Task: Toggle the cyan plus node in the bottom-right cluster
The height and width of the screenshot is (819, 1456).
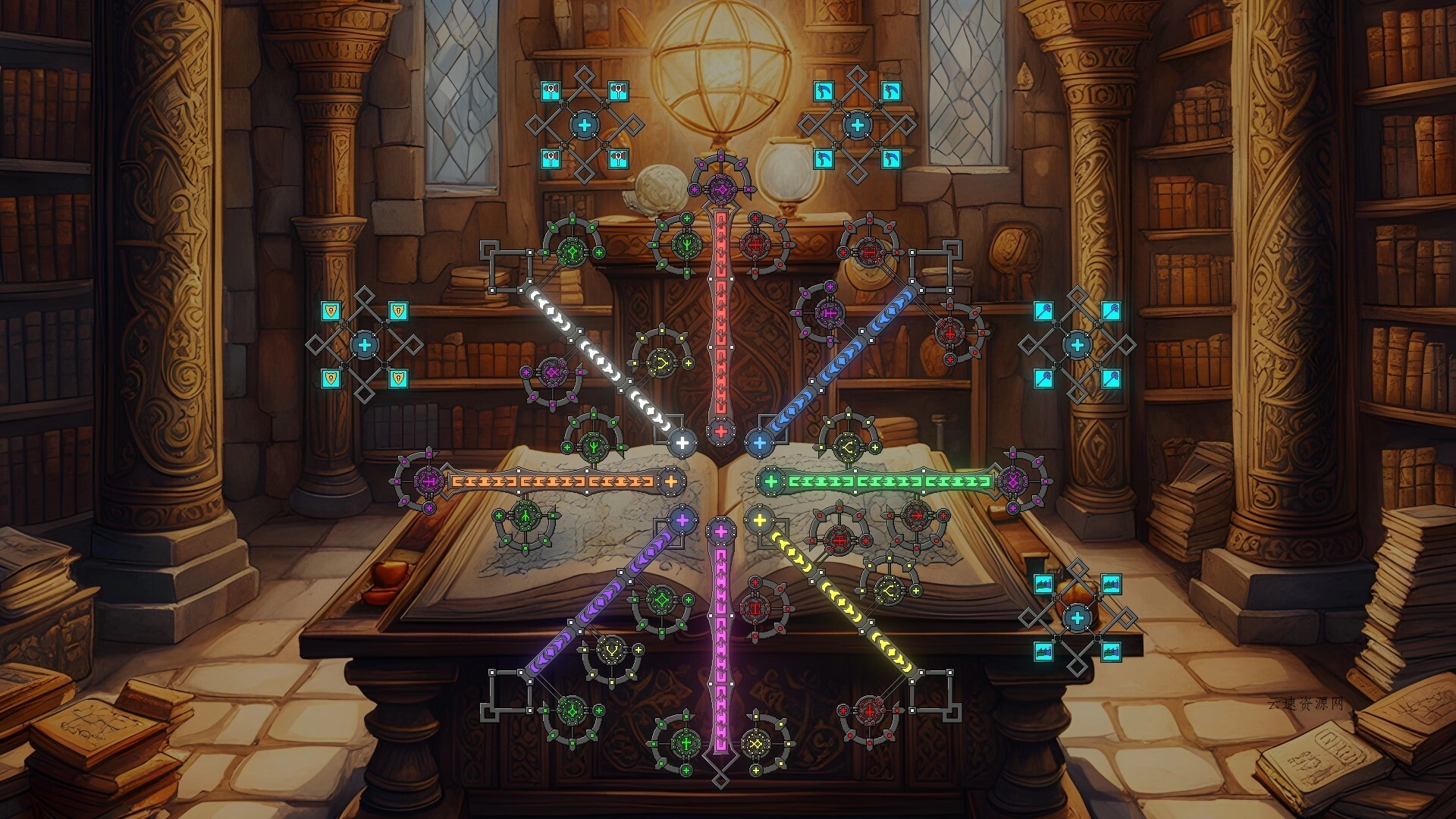Action: pos(1078,618)
